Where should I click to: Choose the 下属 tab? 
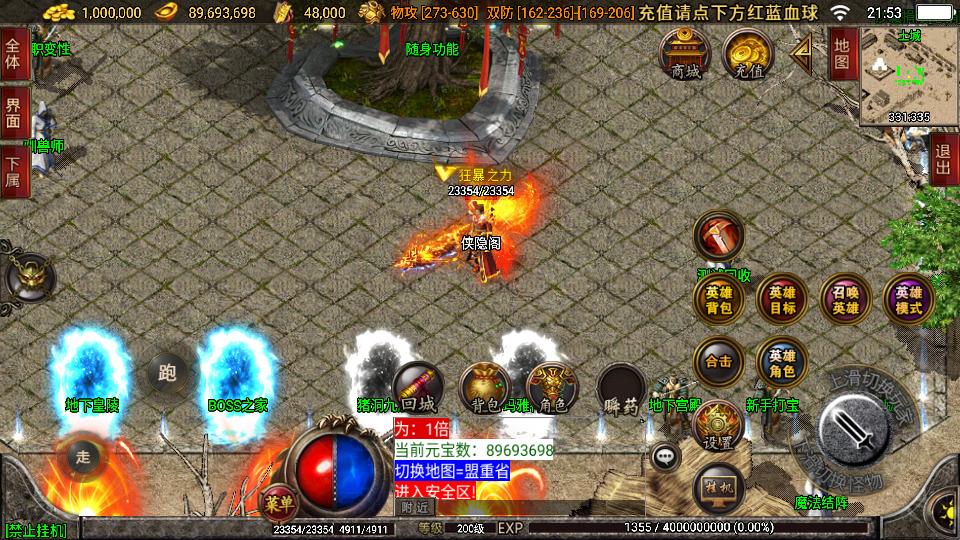tap(13, 171)
